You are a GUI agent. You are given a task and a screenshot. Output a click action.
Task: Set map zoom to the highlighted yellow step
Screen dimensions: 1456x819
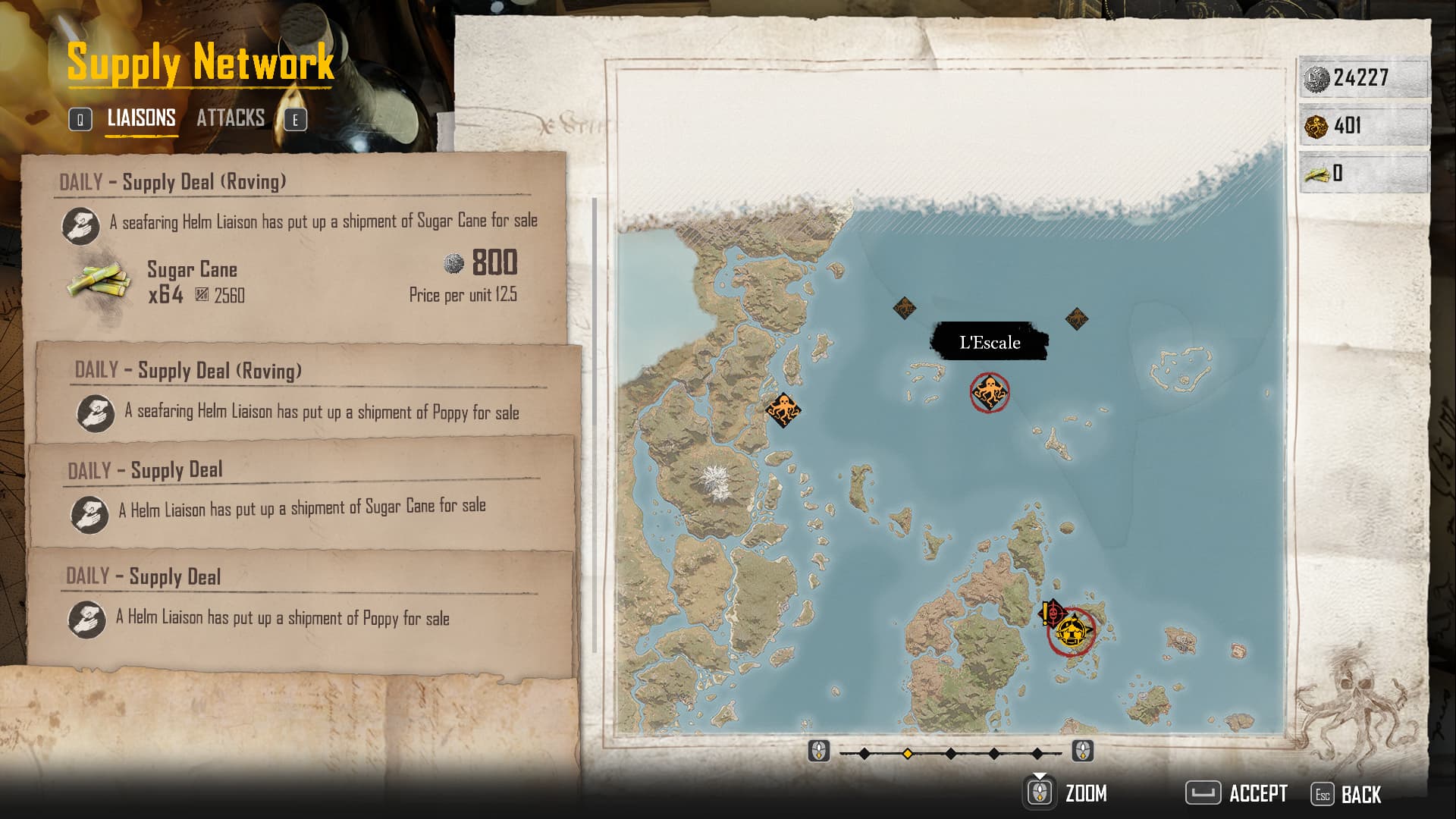point(907,753)
